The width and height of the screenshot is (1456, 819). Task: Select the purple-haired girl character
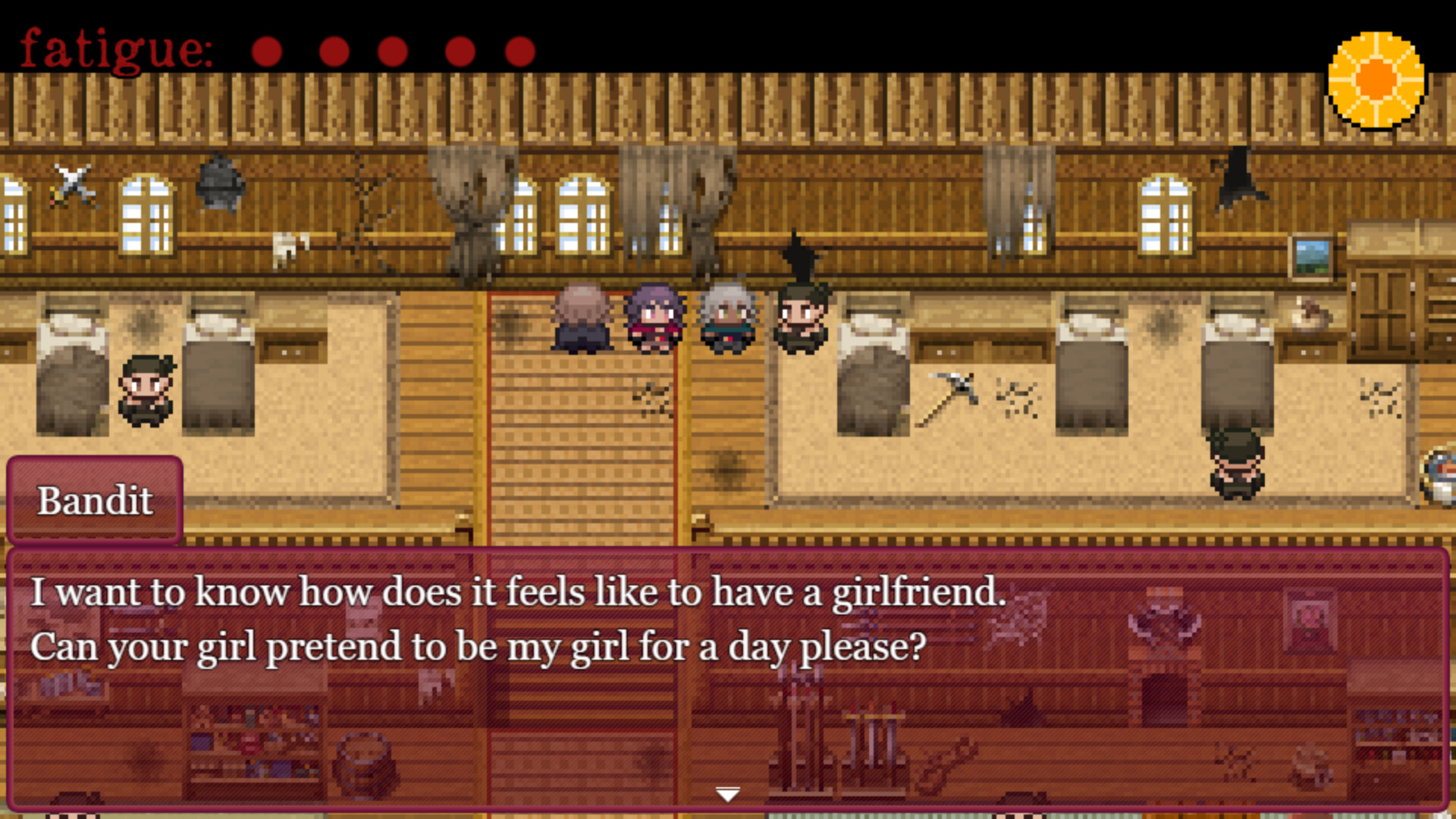656,318
